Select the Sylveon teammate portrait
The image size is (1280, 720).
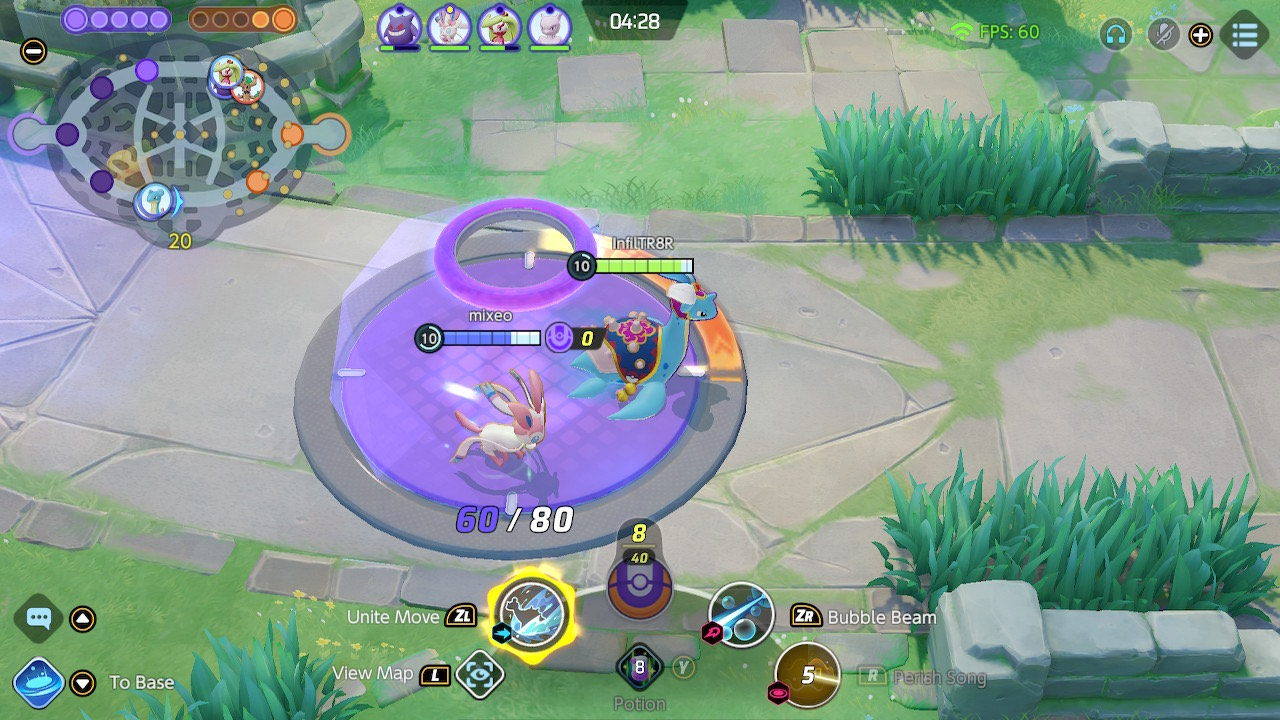point(450,26)
